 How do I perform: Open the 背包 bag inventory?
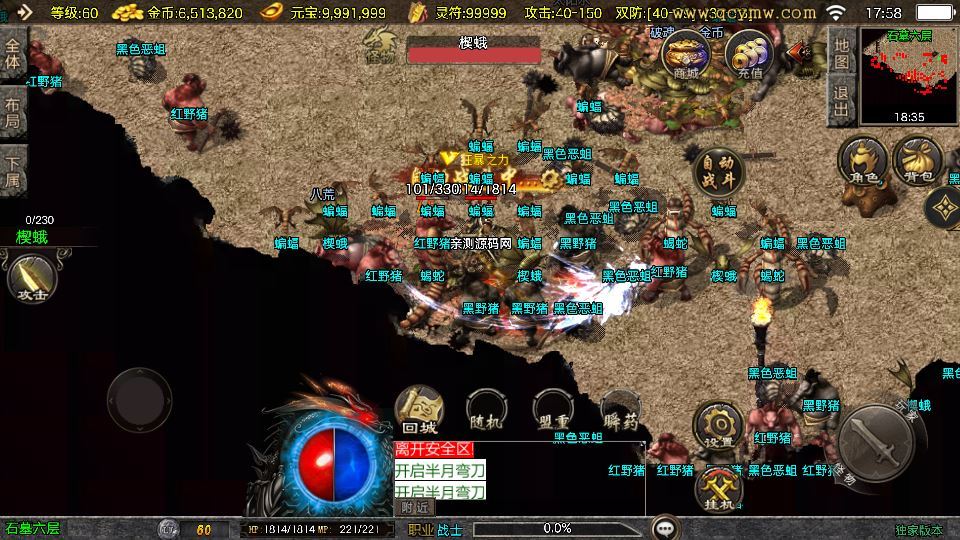917,162
